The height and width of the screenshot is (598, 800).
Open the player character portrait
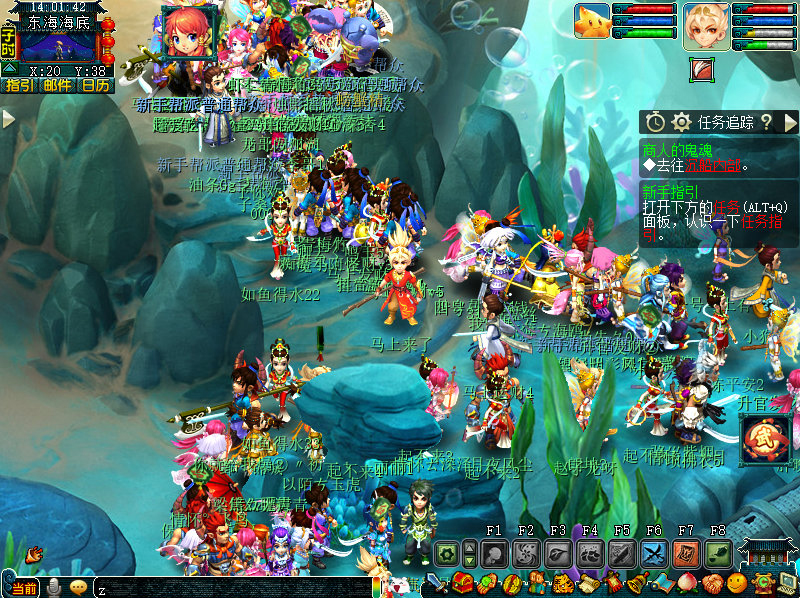coord(706,26)
